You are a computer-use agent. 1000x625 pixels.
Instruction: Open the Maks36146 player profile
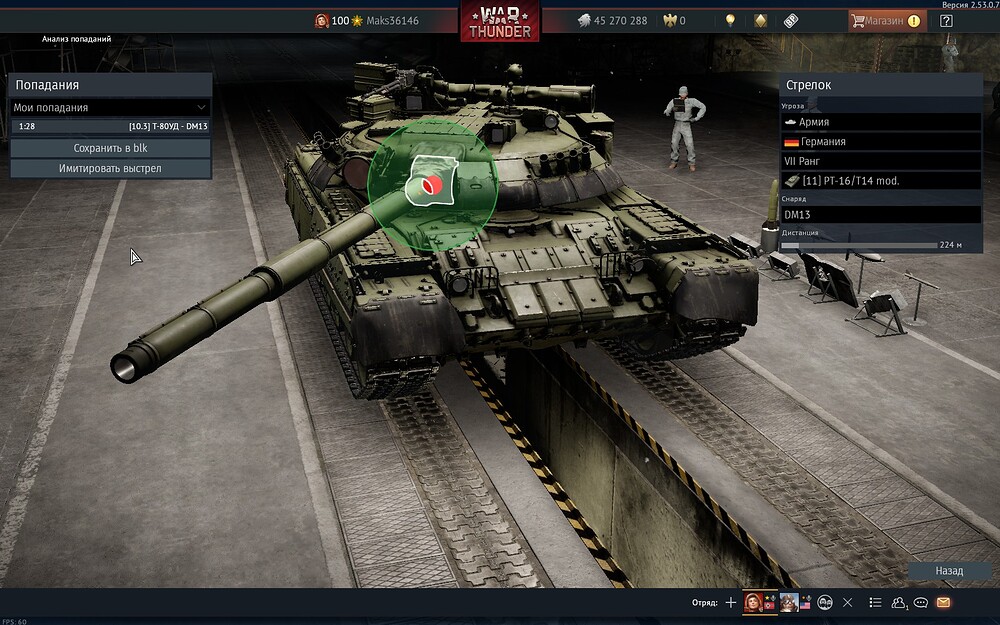coord(390,20)
